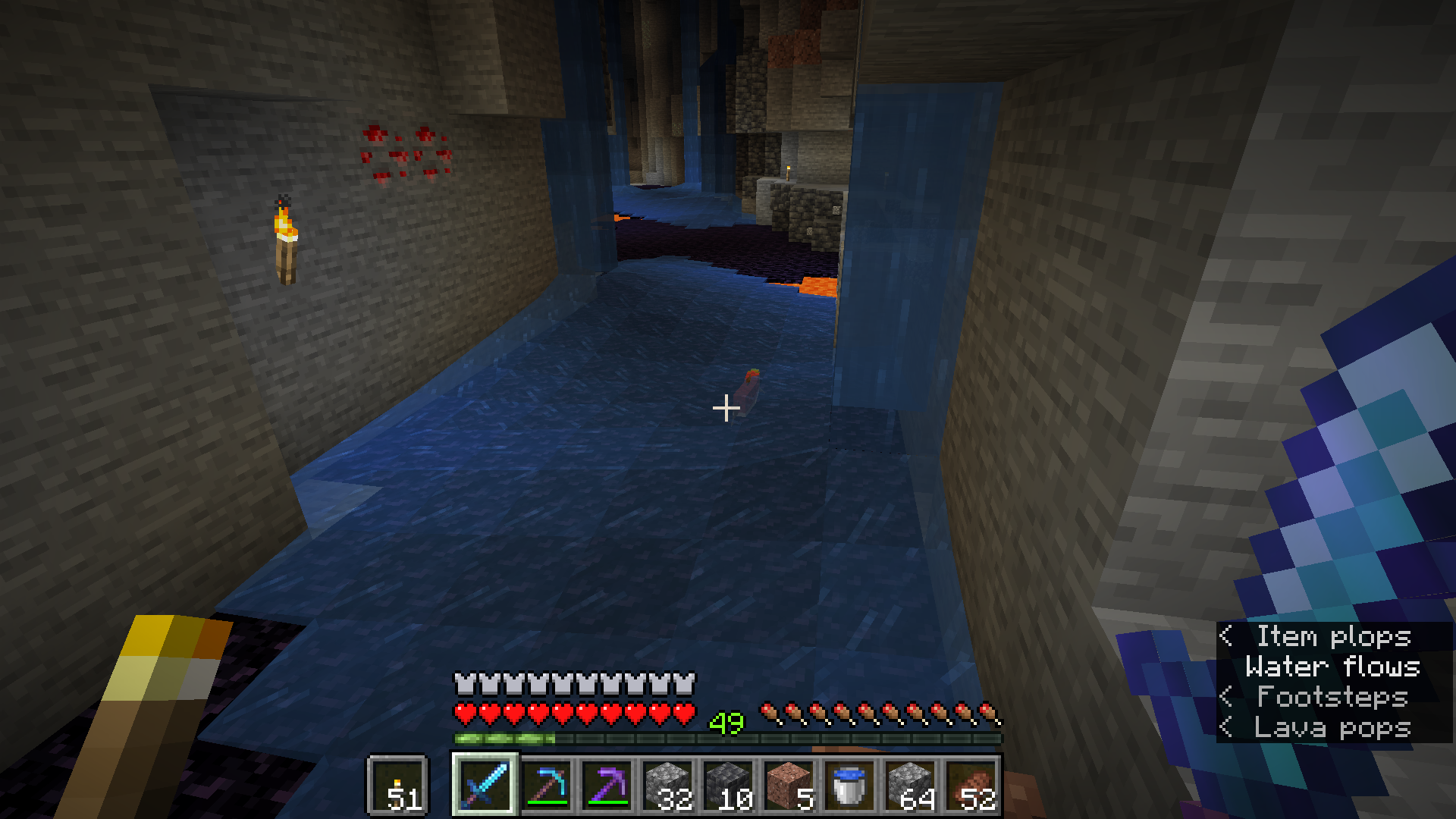Select the cooked meat stack of 52
The height and width of the screenshot is (819, 1456).
tap(971, 785)
